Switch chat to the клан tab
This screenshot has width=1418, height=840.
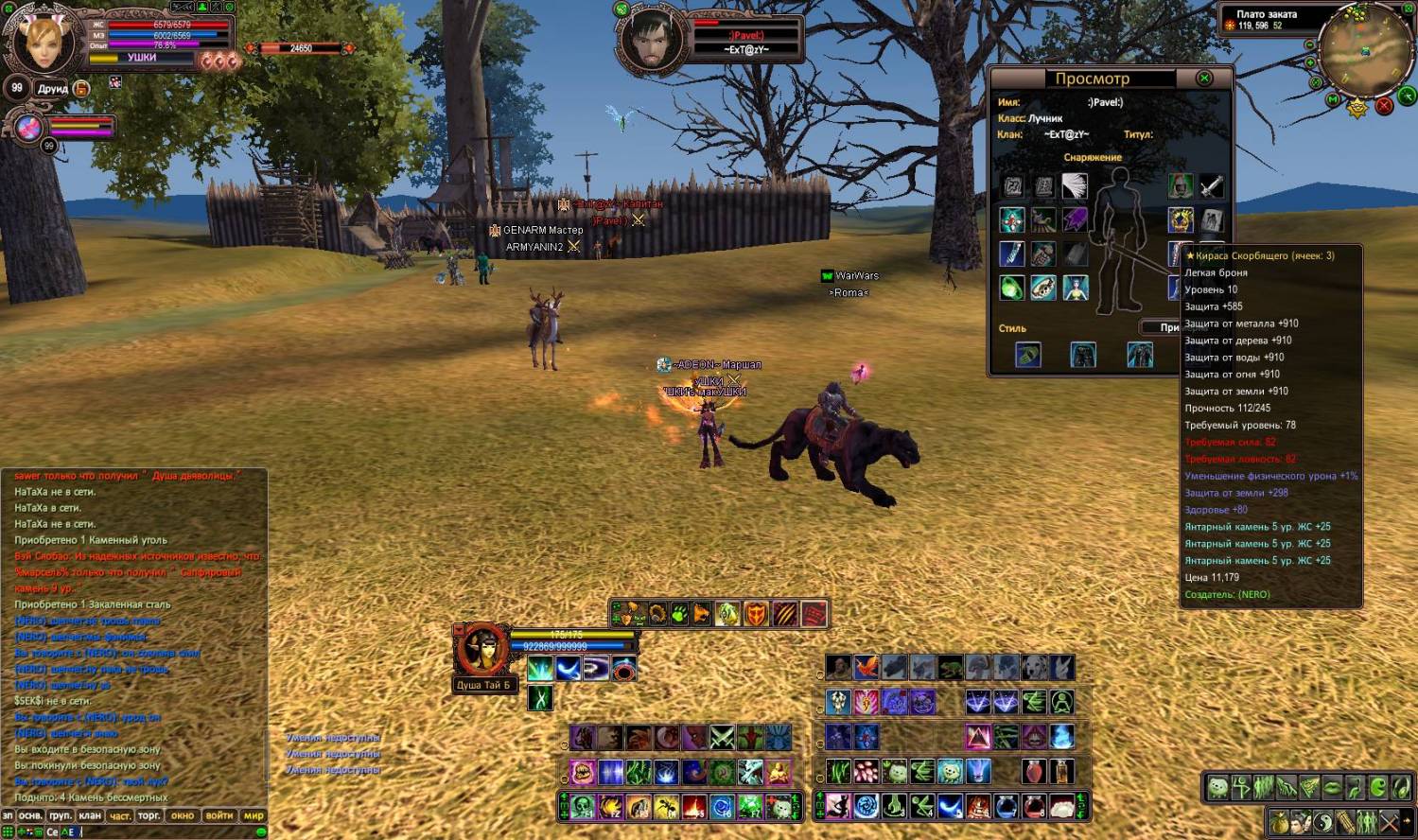[90, 815]
